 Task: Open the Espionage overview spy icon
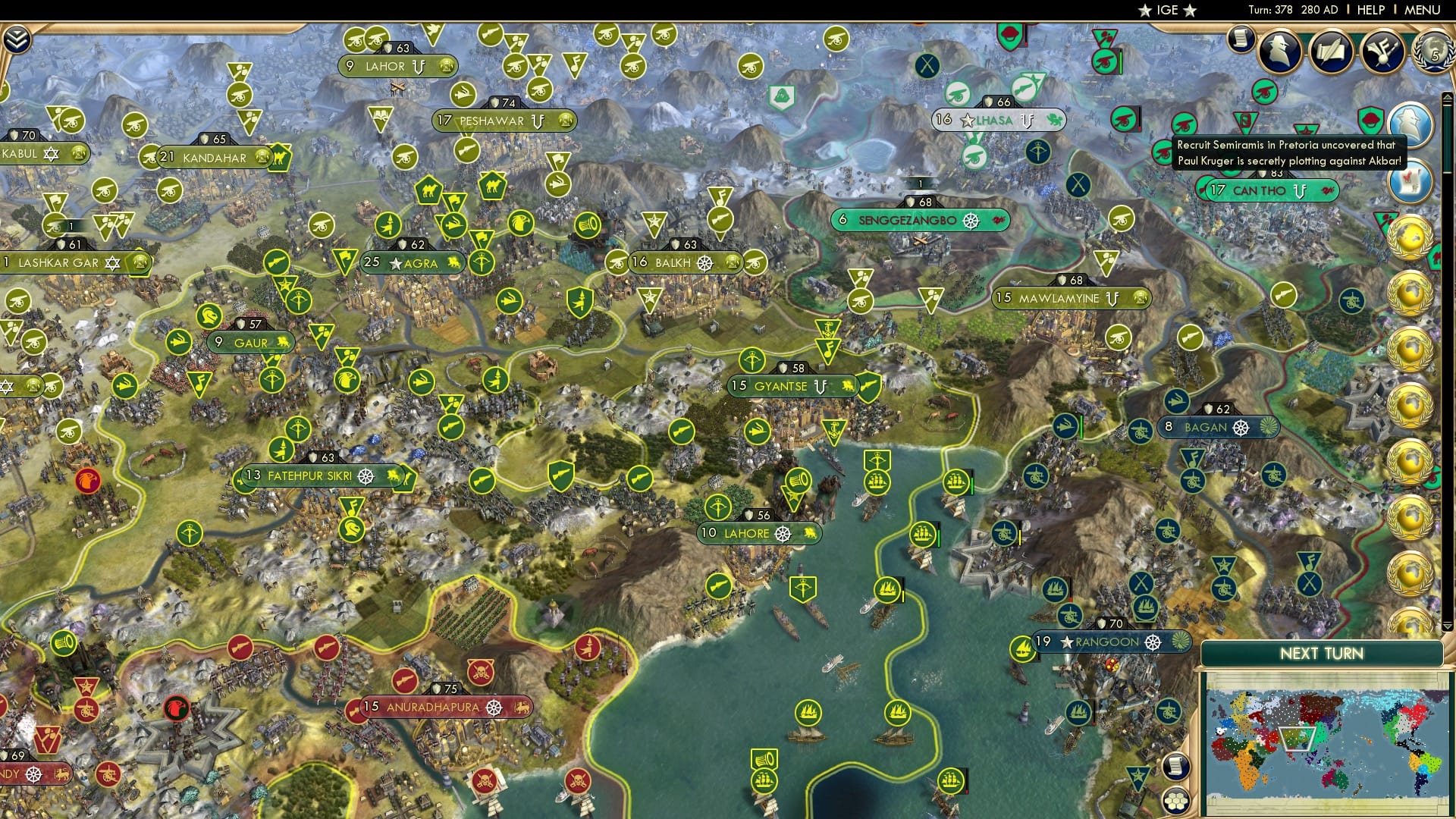[x=1279, y=50]
